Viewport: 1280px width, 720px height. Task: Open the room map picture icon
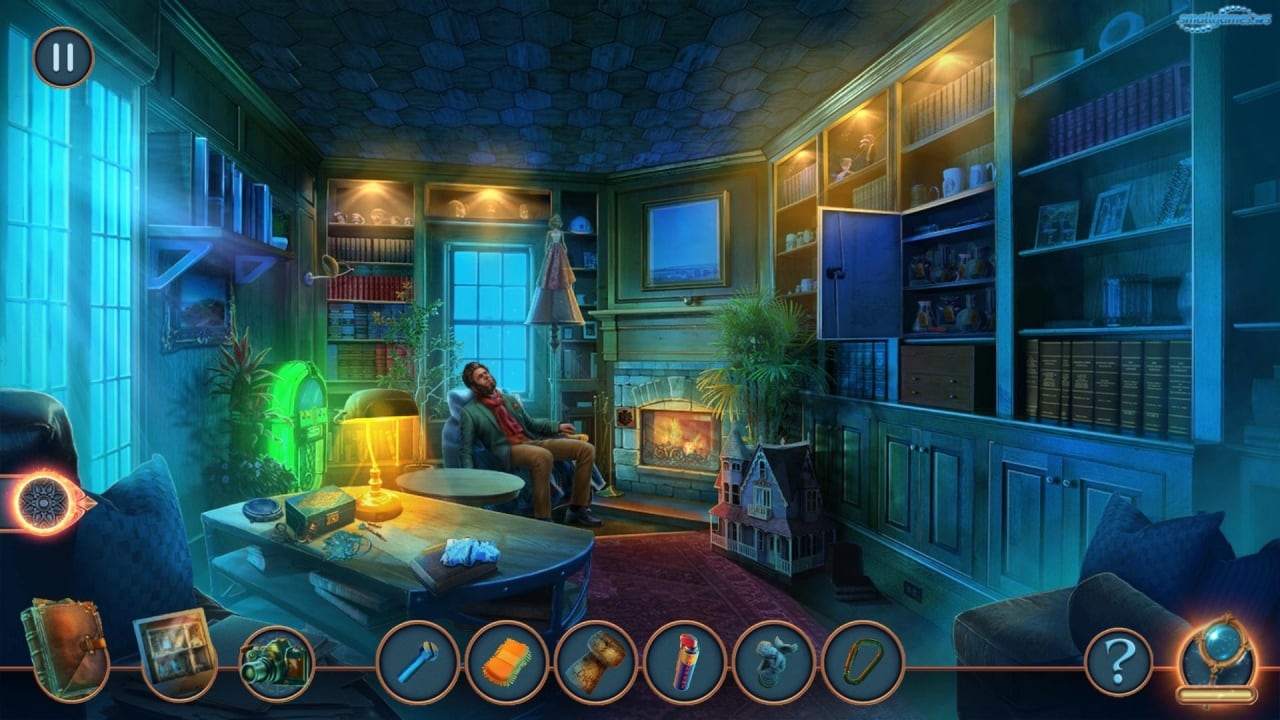174,650
